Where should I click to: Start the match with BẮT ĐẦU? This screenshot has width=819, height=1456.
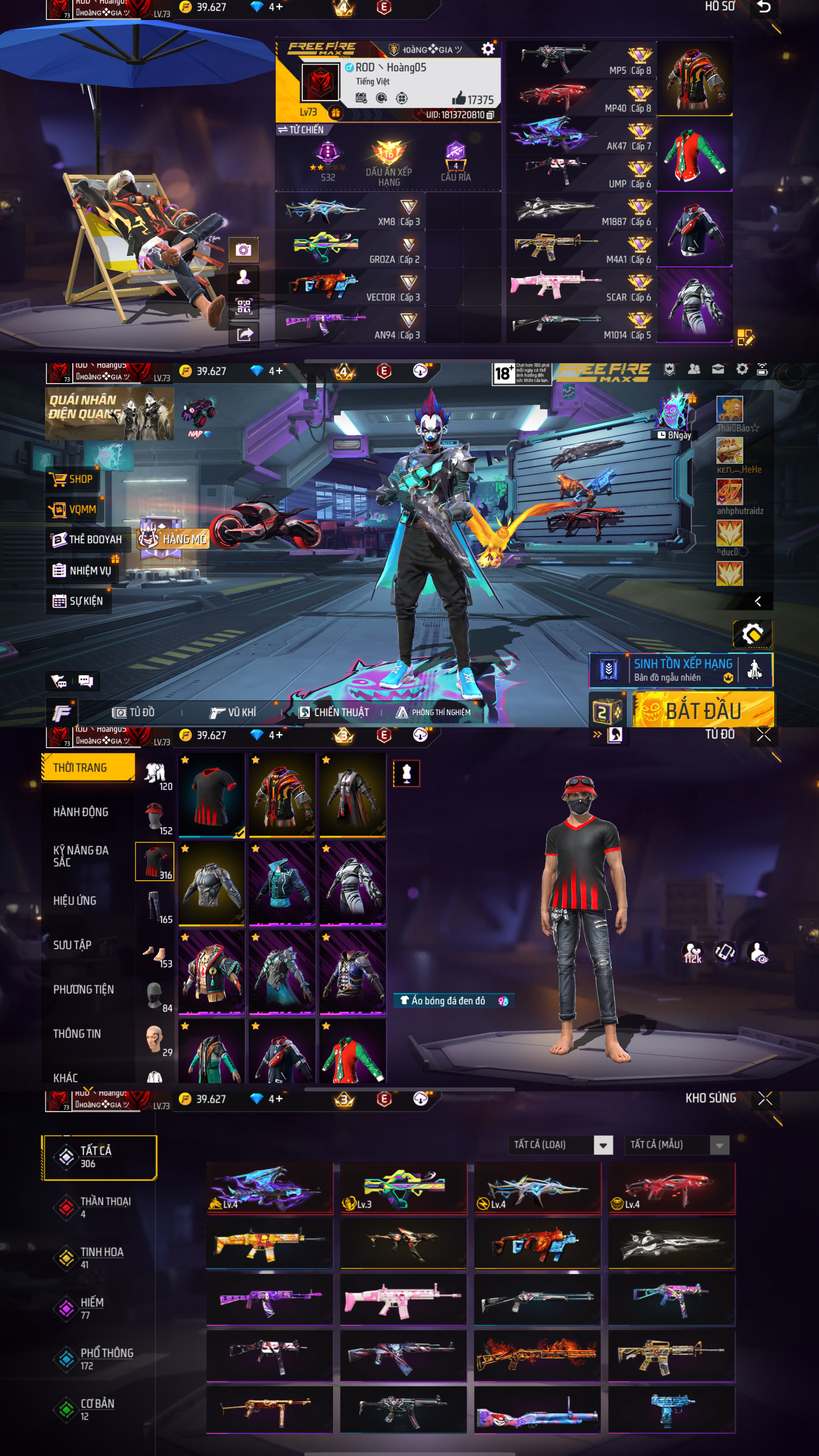pos(703,710)
